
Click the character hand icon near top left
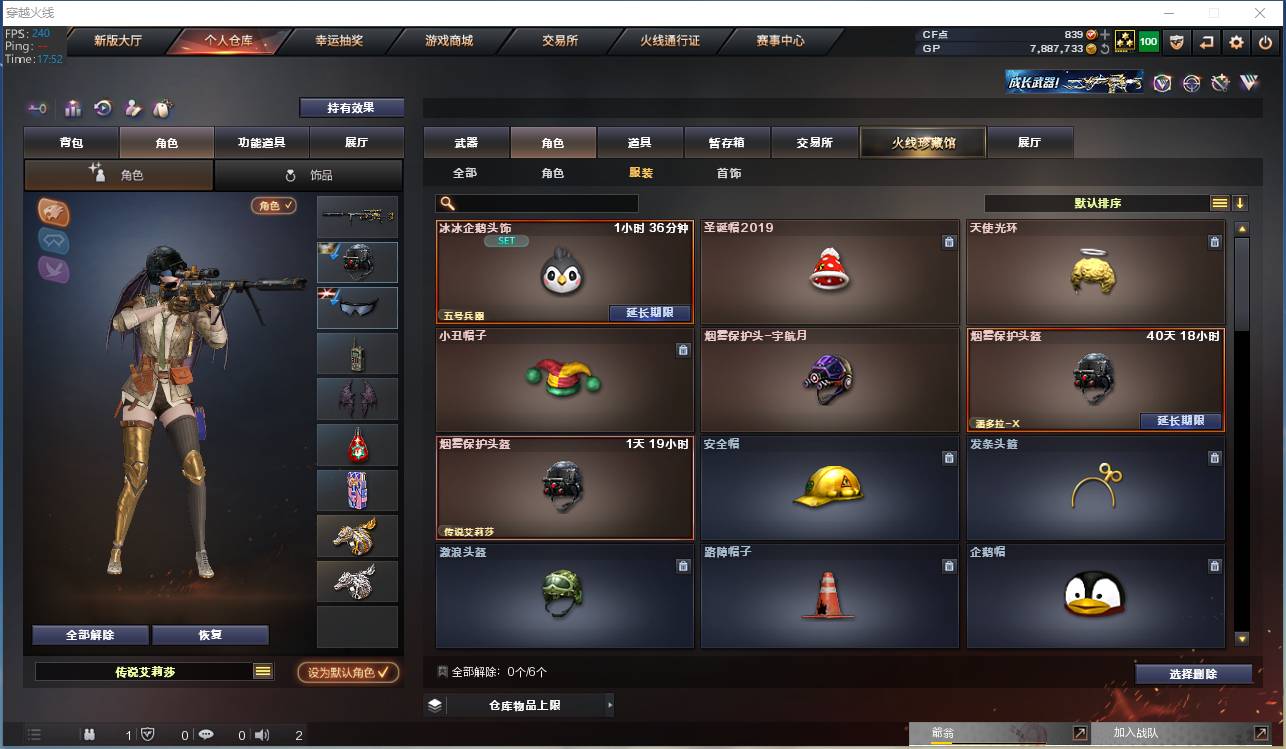pos(132,108)
